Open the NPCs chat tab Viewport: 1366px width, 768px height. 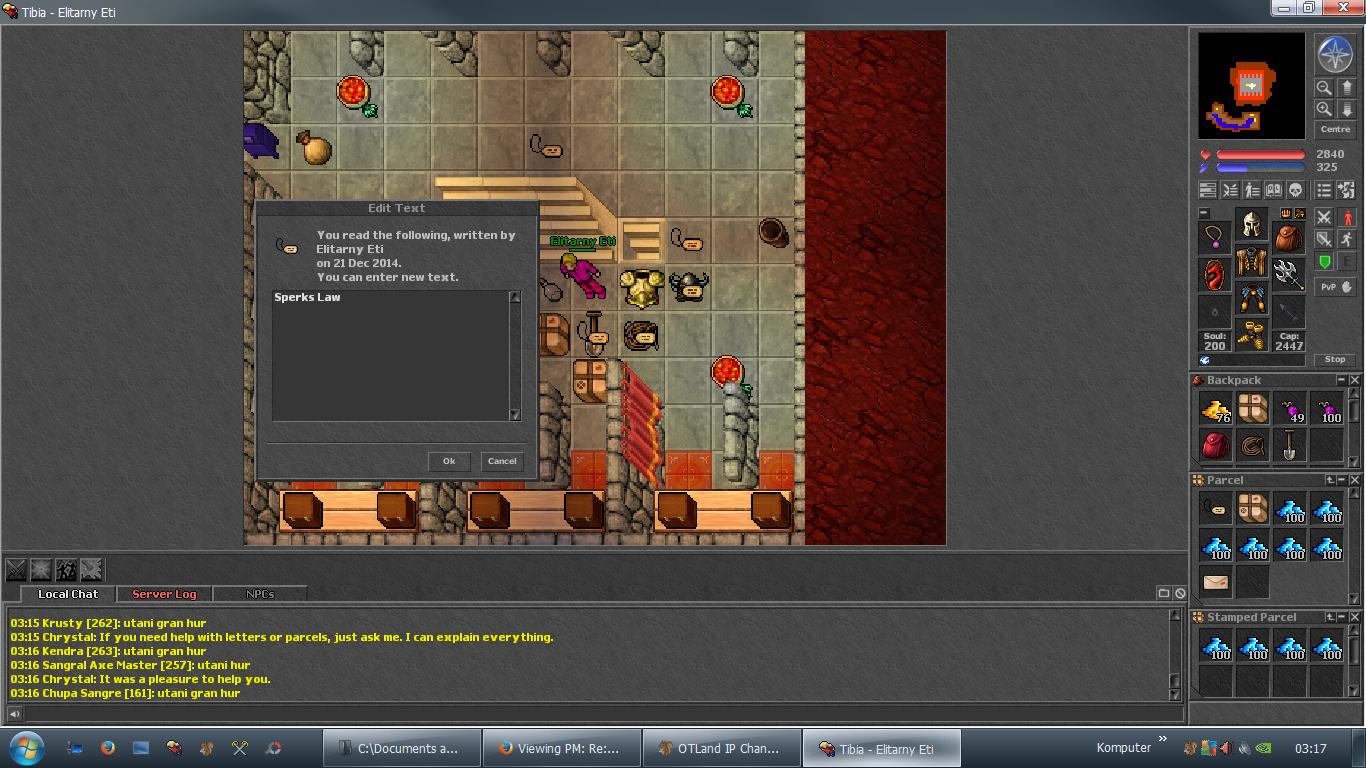pyautogui.click(x=259, y=594)
